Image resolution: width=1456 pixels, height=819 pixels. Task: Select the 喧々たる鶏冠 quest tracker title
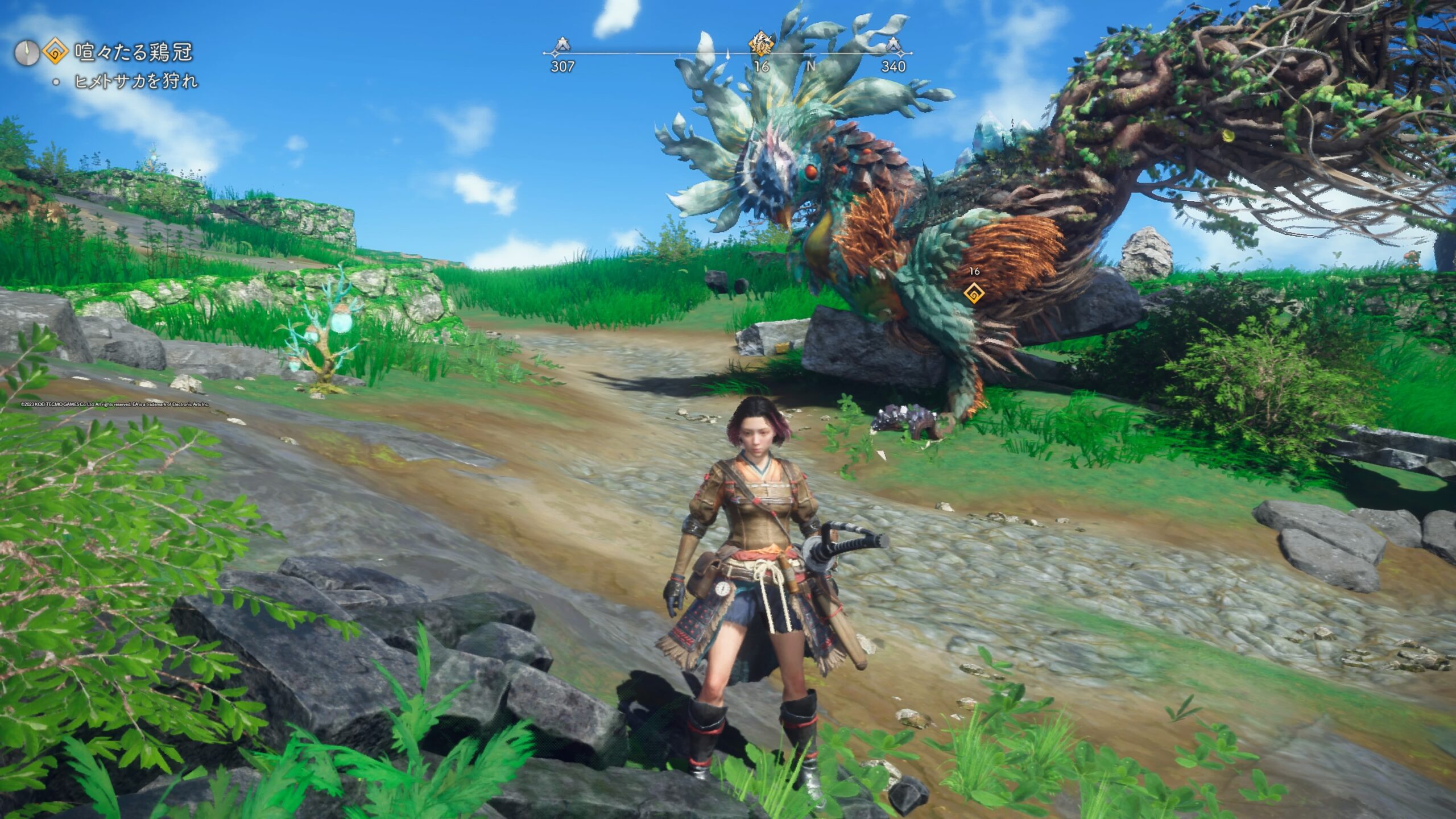pyautogui.click(x=134, y=53)
